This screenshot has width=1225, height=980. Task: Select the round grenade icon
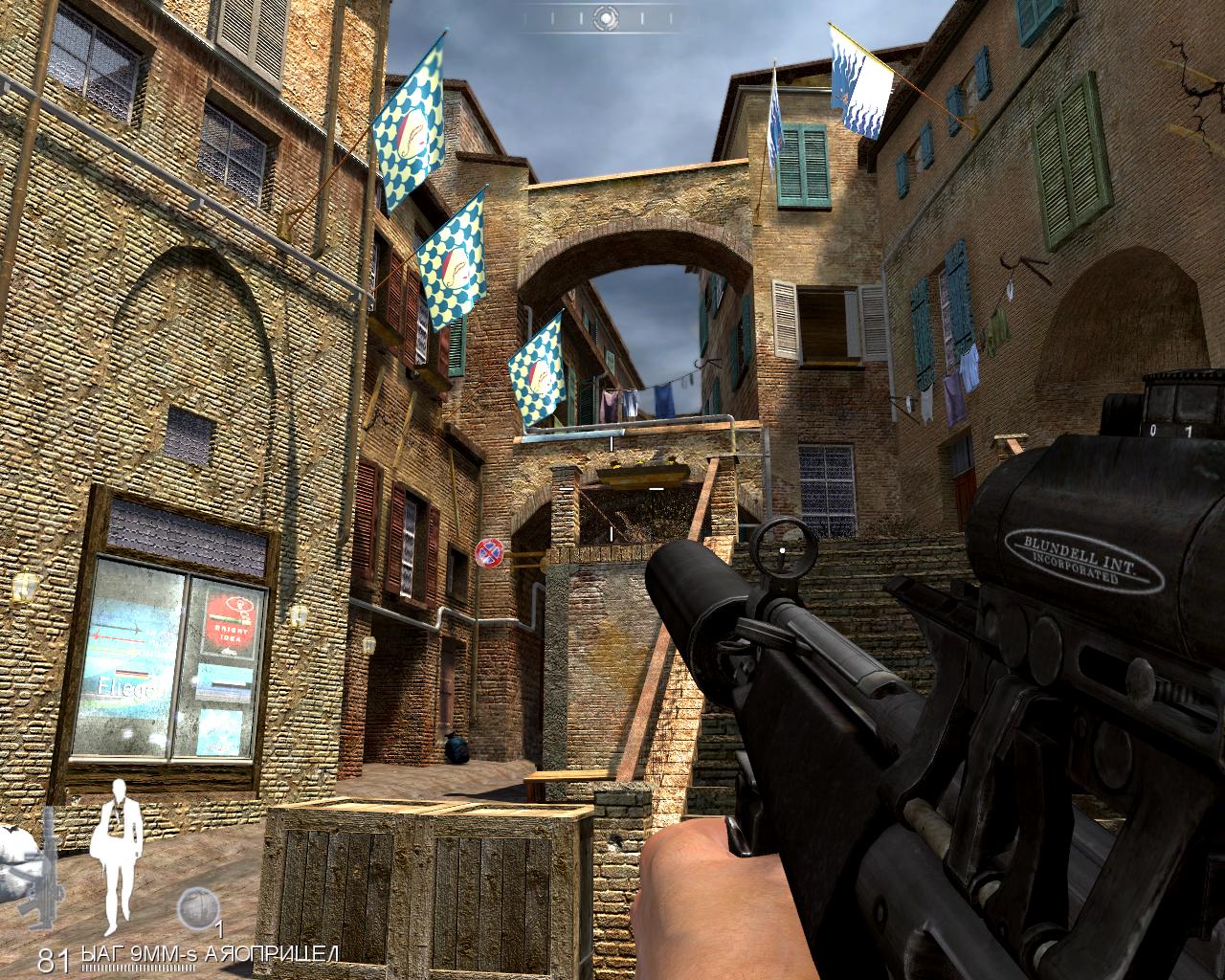click(196, 905)
